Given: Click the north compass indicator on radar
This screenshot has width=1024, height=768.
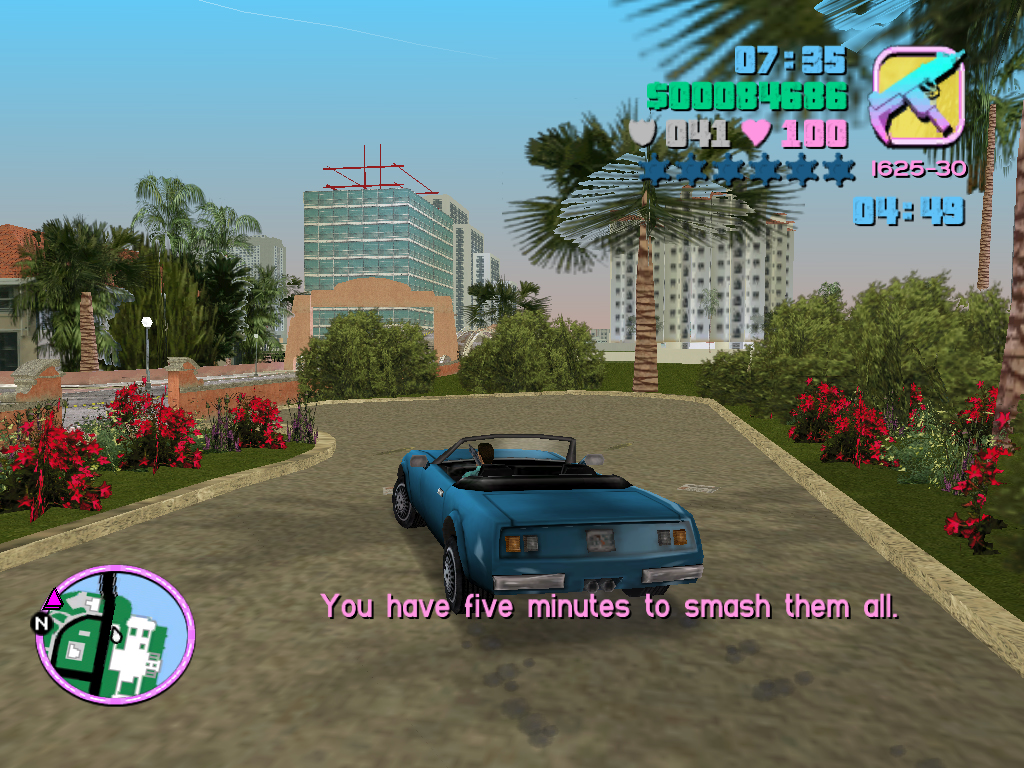Looking at the screenshot, I should (41, 623).
